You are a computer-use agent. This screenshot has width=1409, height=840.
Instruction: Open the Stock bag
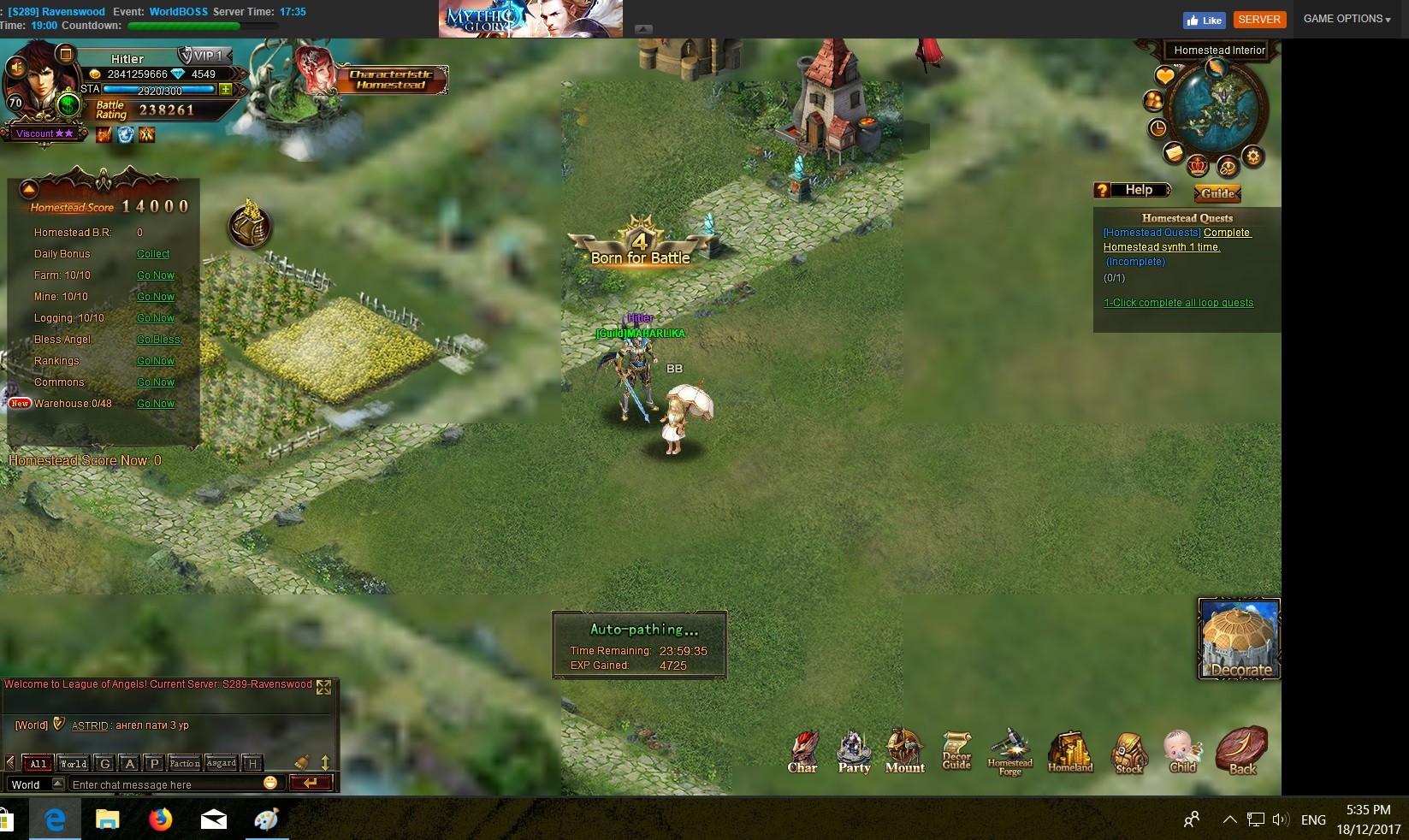click(x=1129, y=753)
